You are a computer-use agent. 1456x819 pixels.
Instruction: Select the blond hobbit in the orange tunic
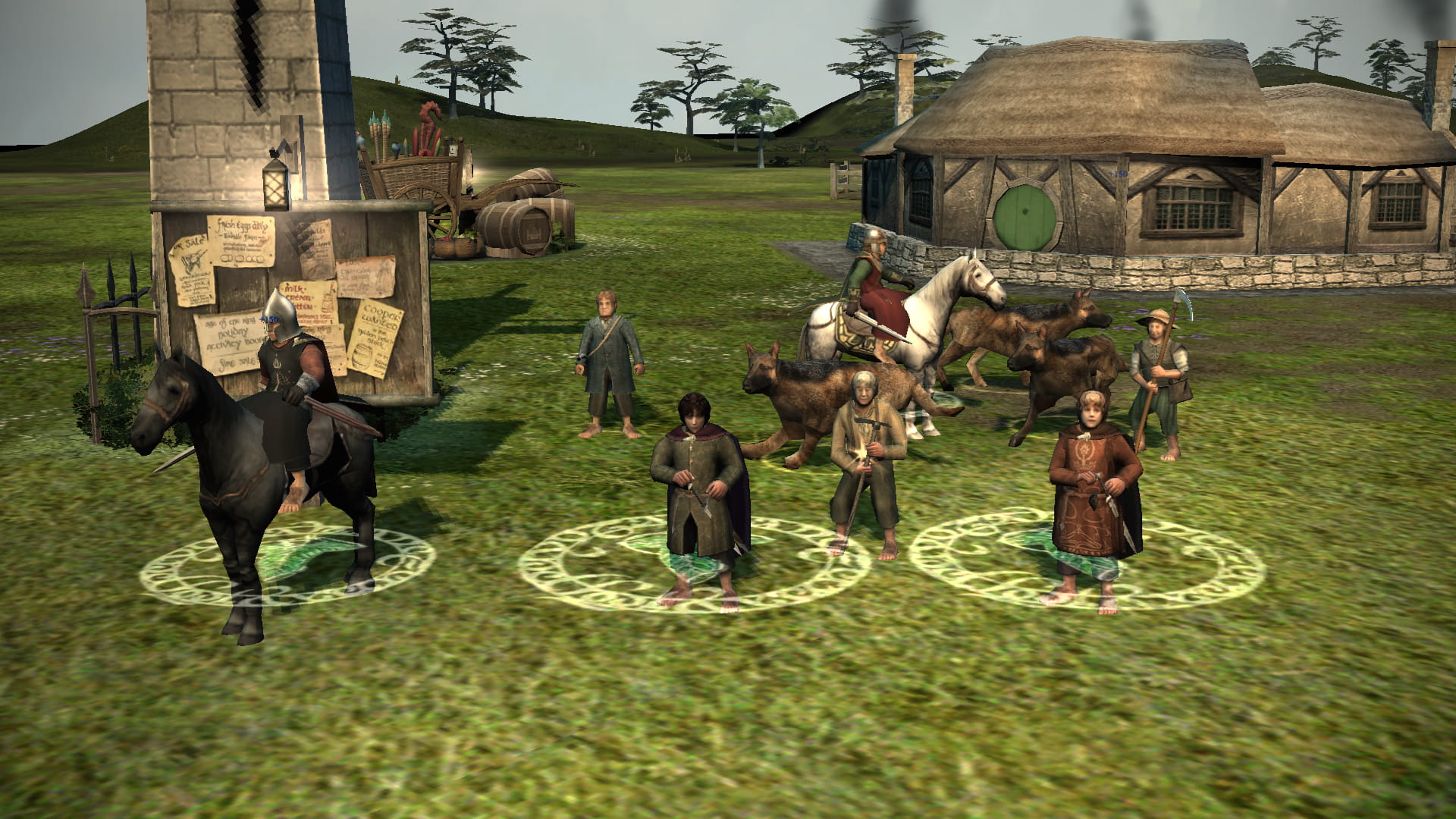click(1092, 485)
